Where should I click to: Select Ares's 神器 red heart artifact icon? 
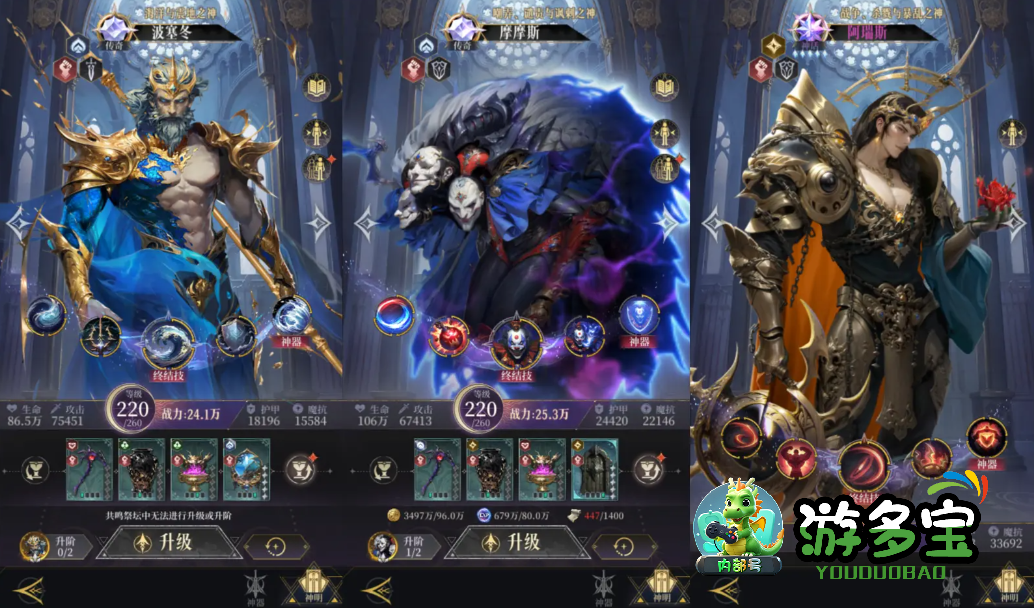(986, 439)
